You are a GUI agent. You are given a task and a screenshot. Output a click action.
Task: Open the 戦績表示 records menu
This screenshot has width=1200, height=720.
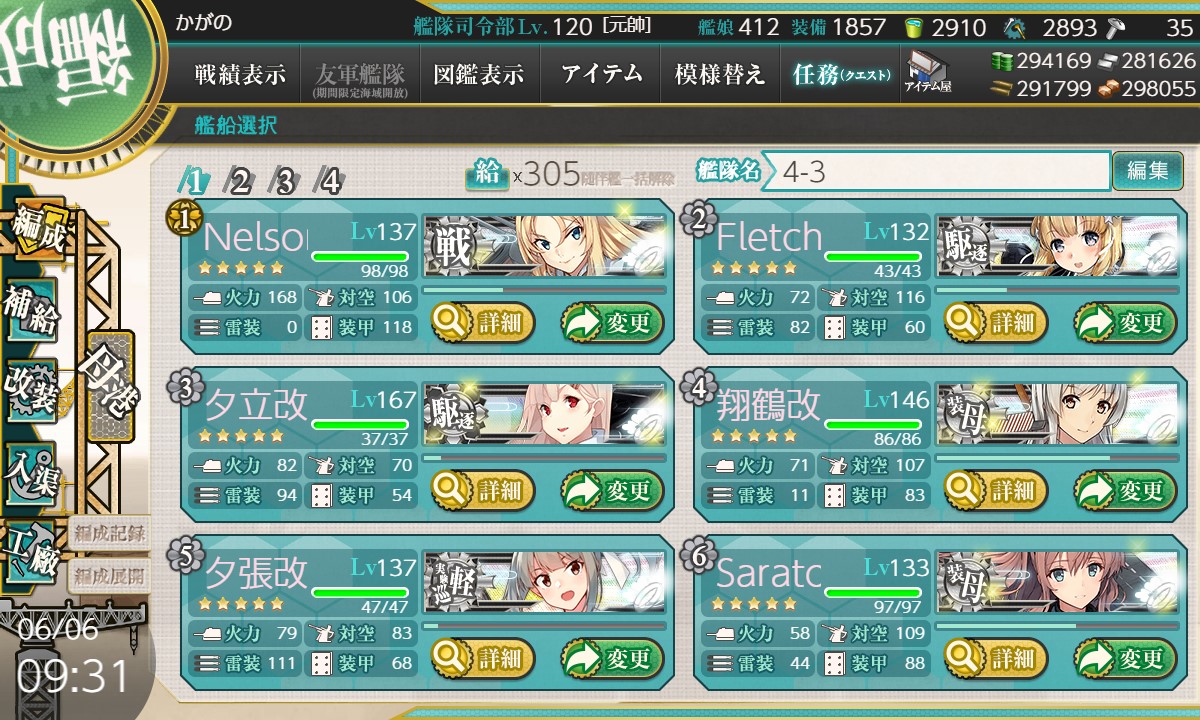pyautogui.click(x=240, y=74)
